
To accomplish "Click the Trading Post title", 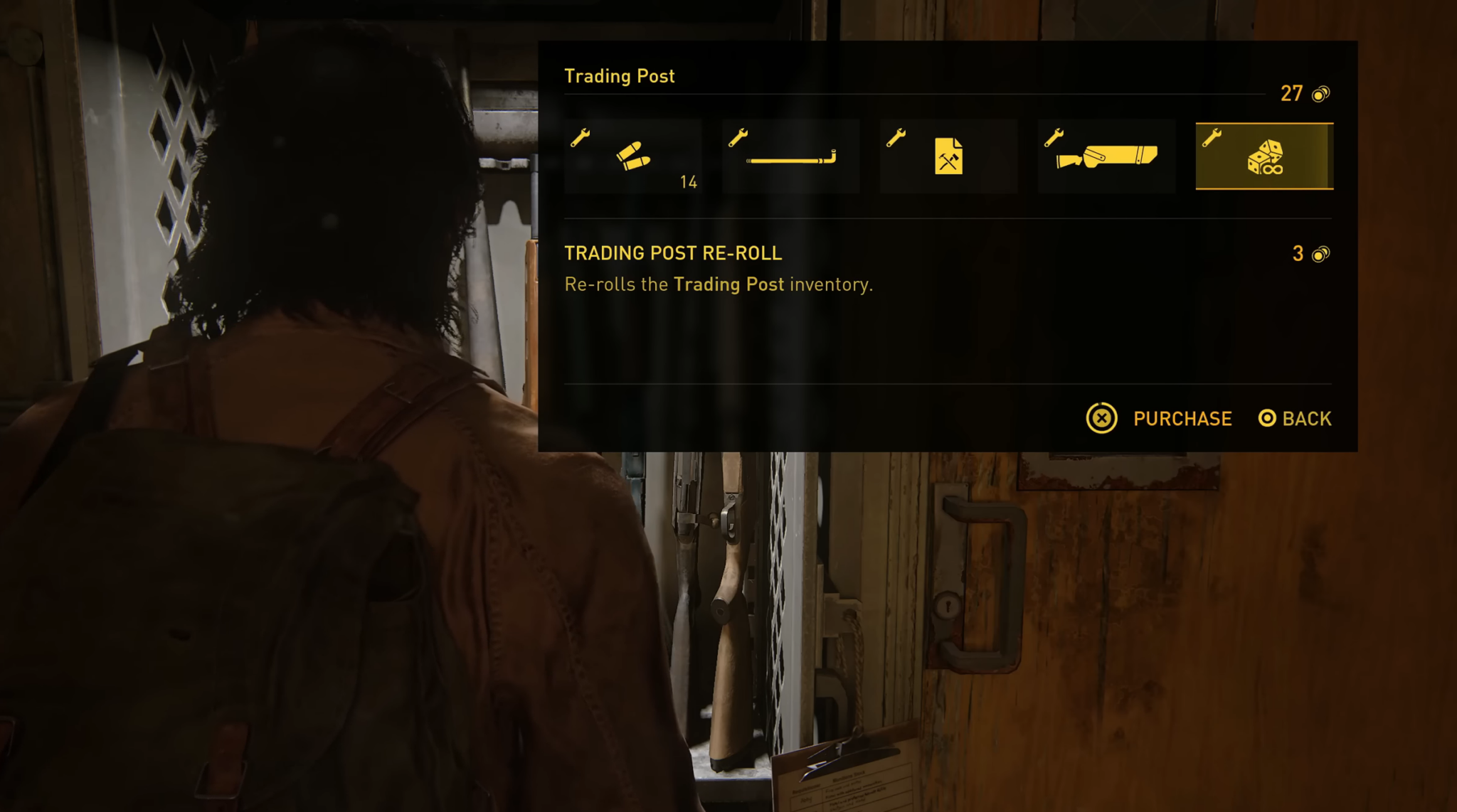I will tap(620, 76).
